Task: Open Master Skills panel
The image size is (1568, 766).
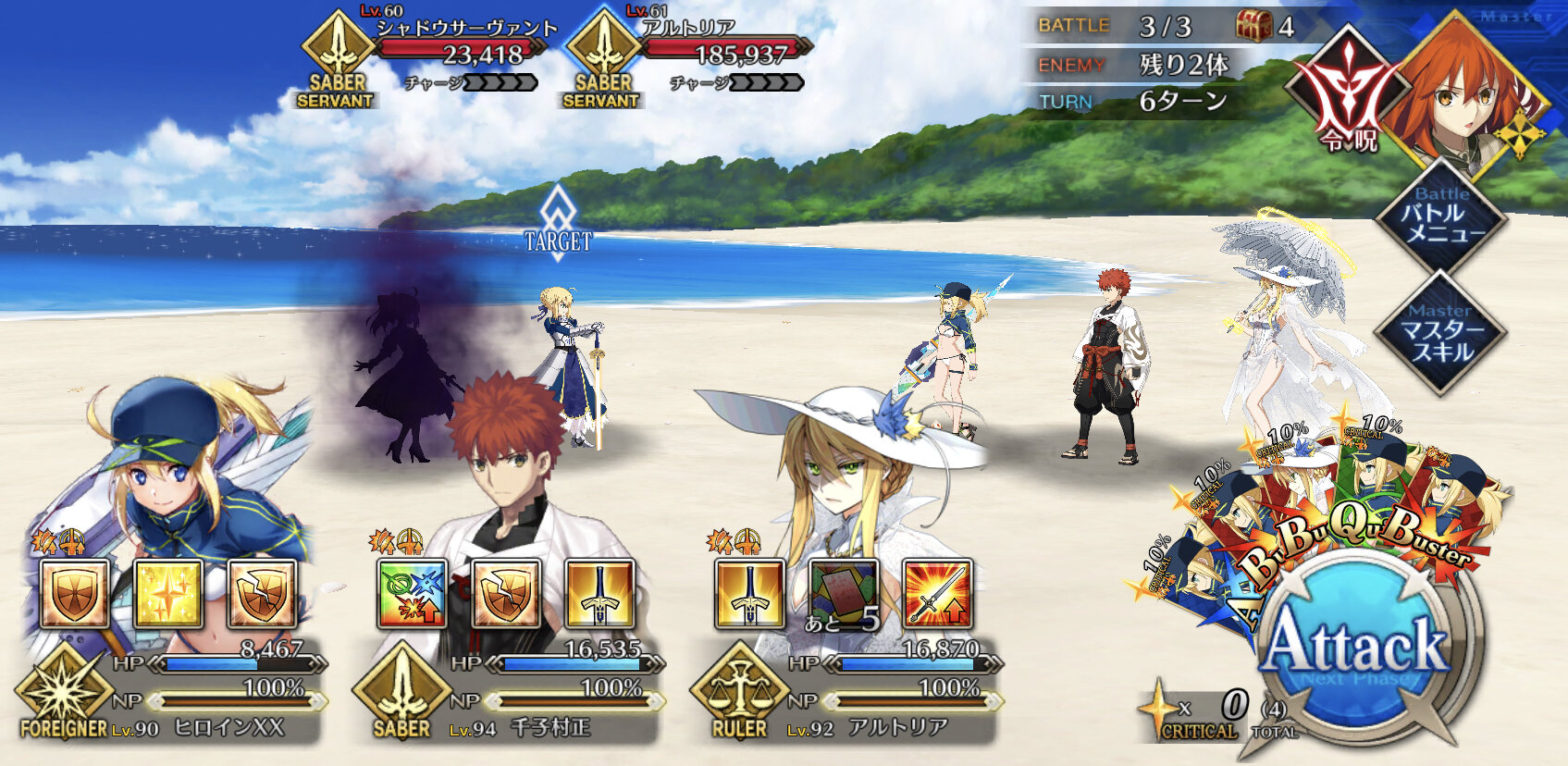Action: pos(1439,333)
